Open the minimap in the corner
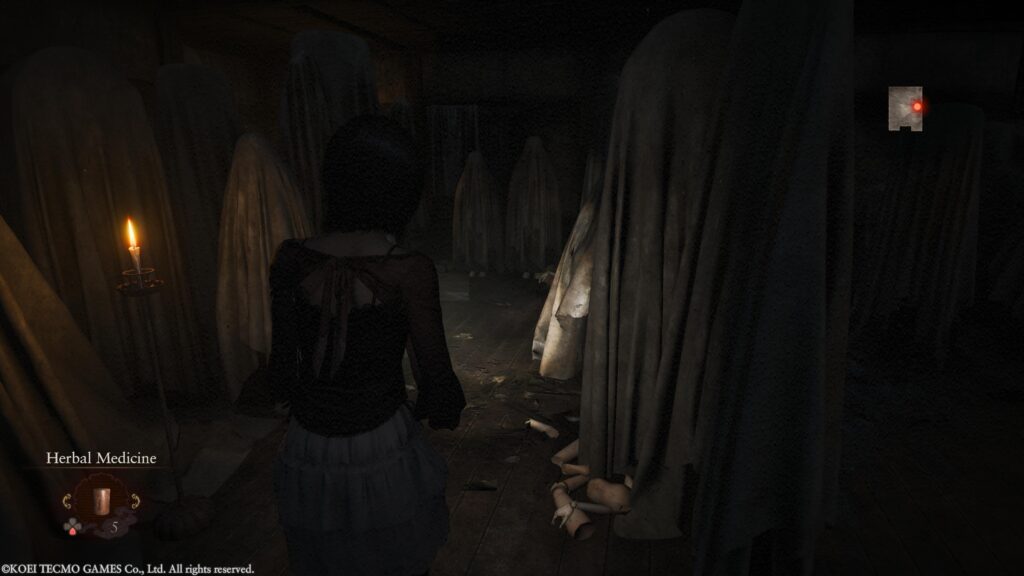 [905, 108]
